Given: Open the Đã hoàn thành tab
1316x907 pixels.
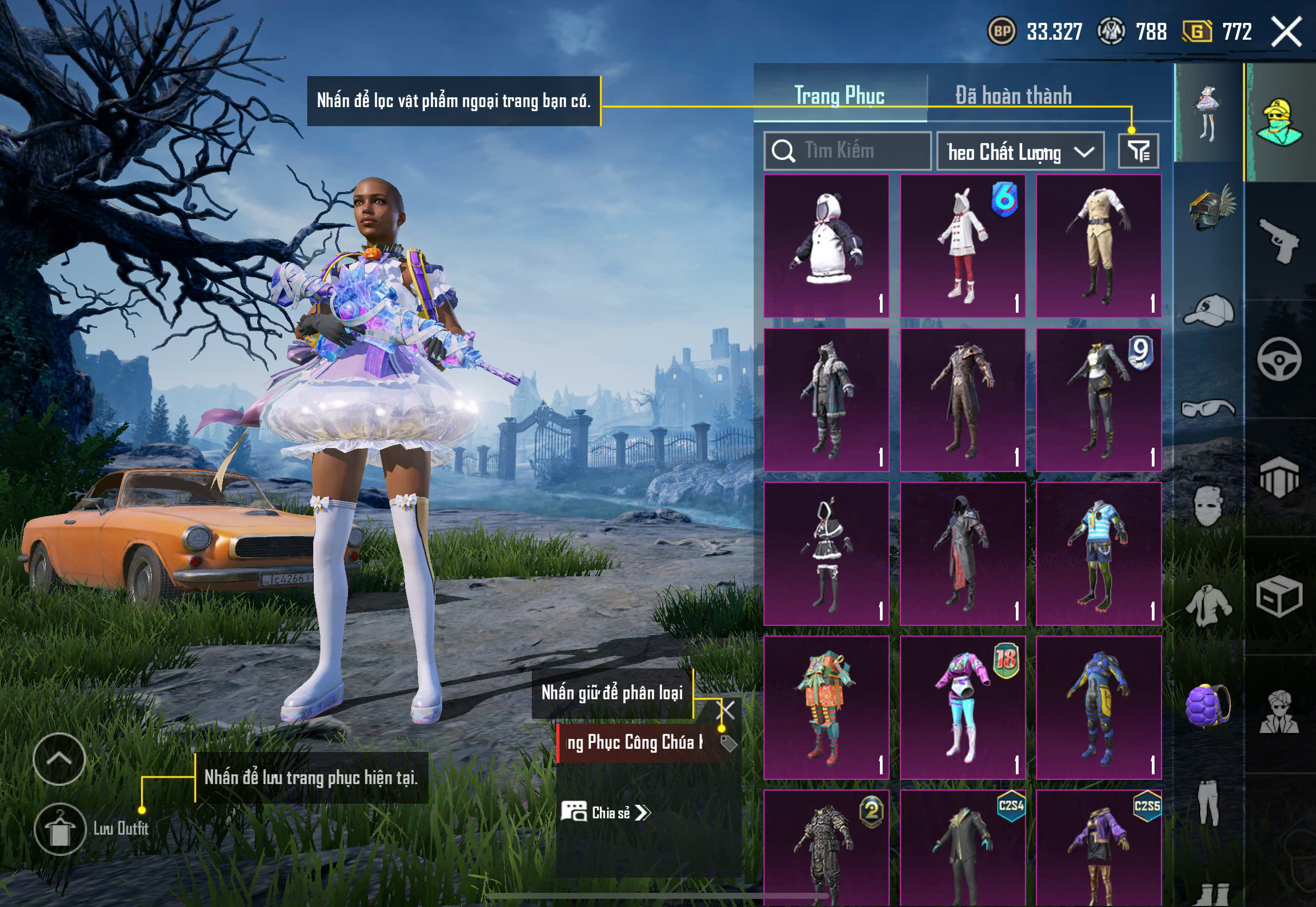Looking at the screenshot, I should click(x=1013, y=96).
